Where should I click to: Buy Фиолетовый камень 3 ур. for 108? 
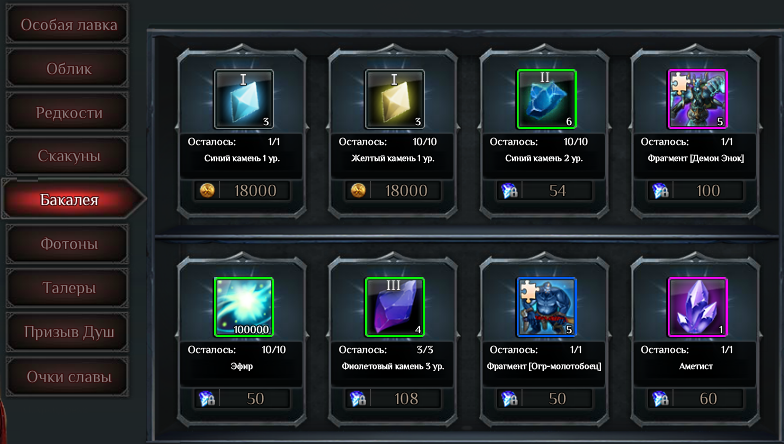(395, 399)
